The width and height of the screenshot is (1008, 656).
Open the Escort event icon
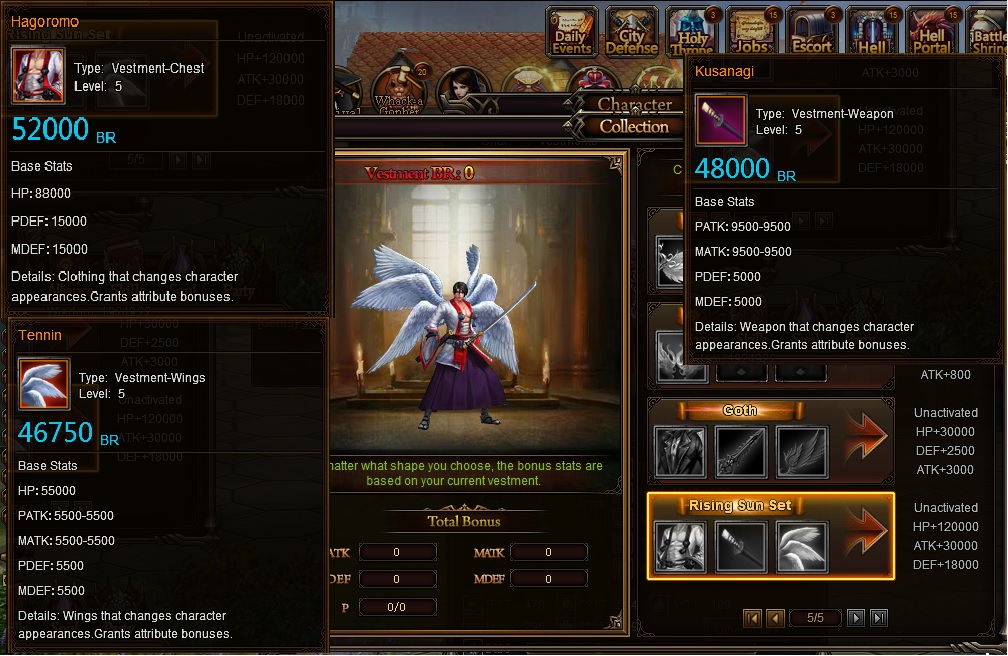click(x=812, y=32)
